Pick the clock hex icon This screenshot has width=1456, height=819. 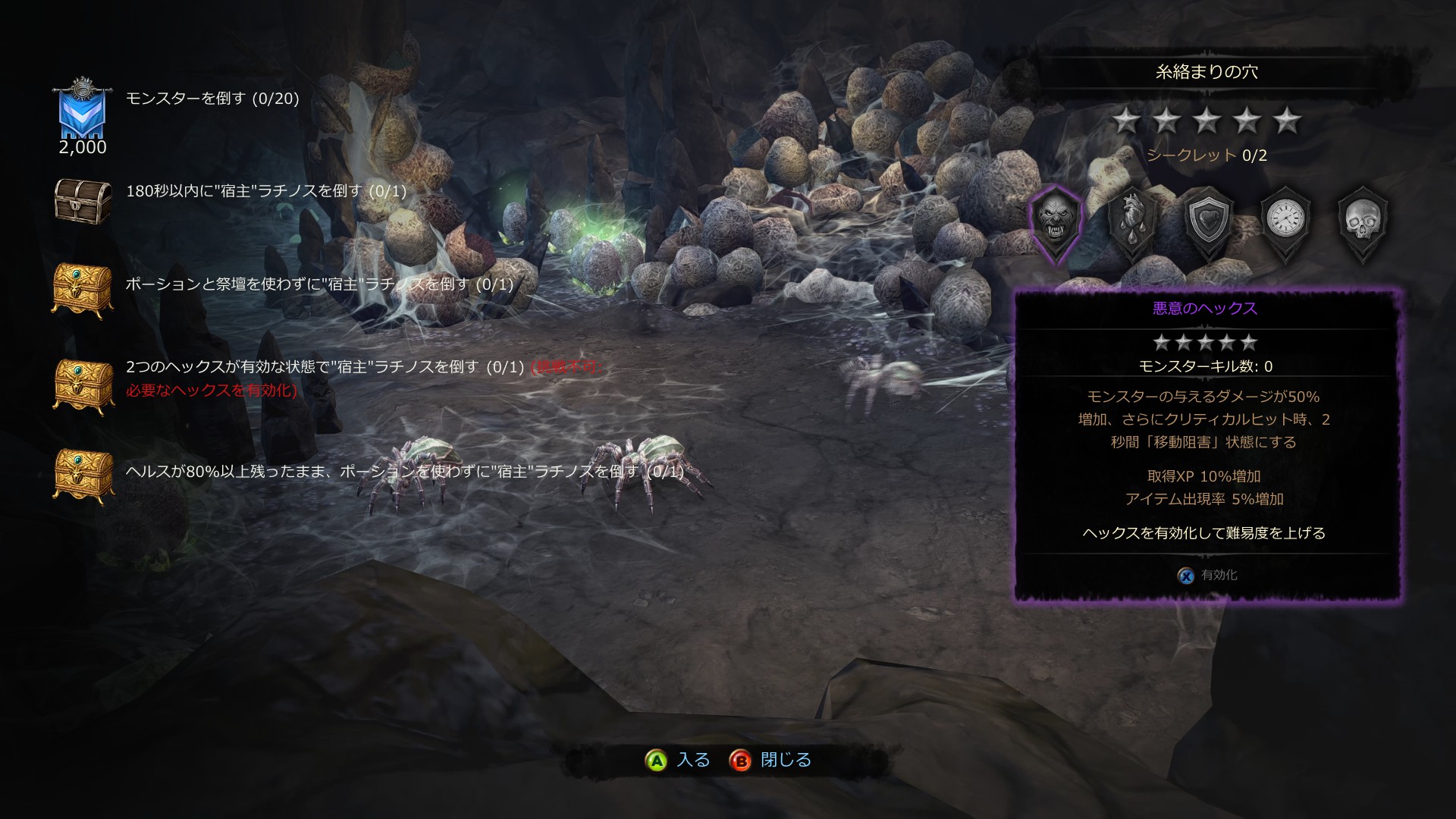pos(1285,221)
